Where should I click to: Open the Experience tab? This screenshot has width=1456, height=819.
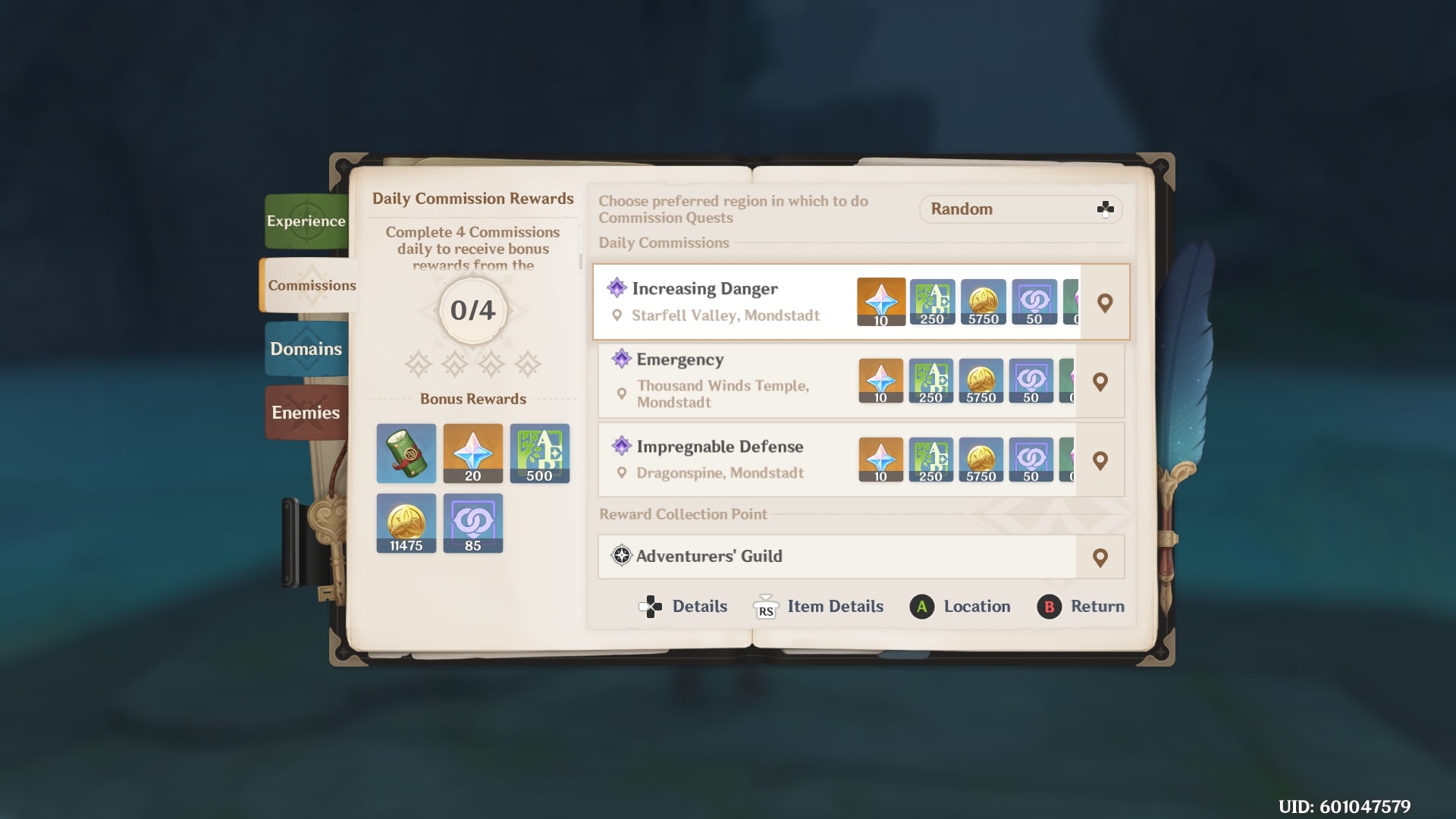coord(306,221)
